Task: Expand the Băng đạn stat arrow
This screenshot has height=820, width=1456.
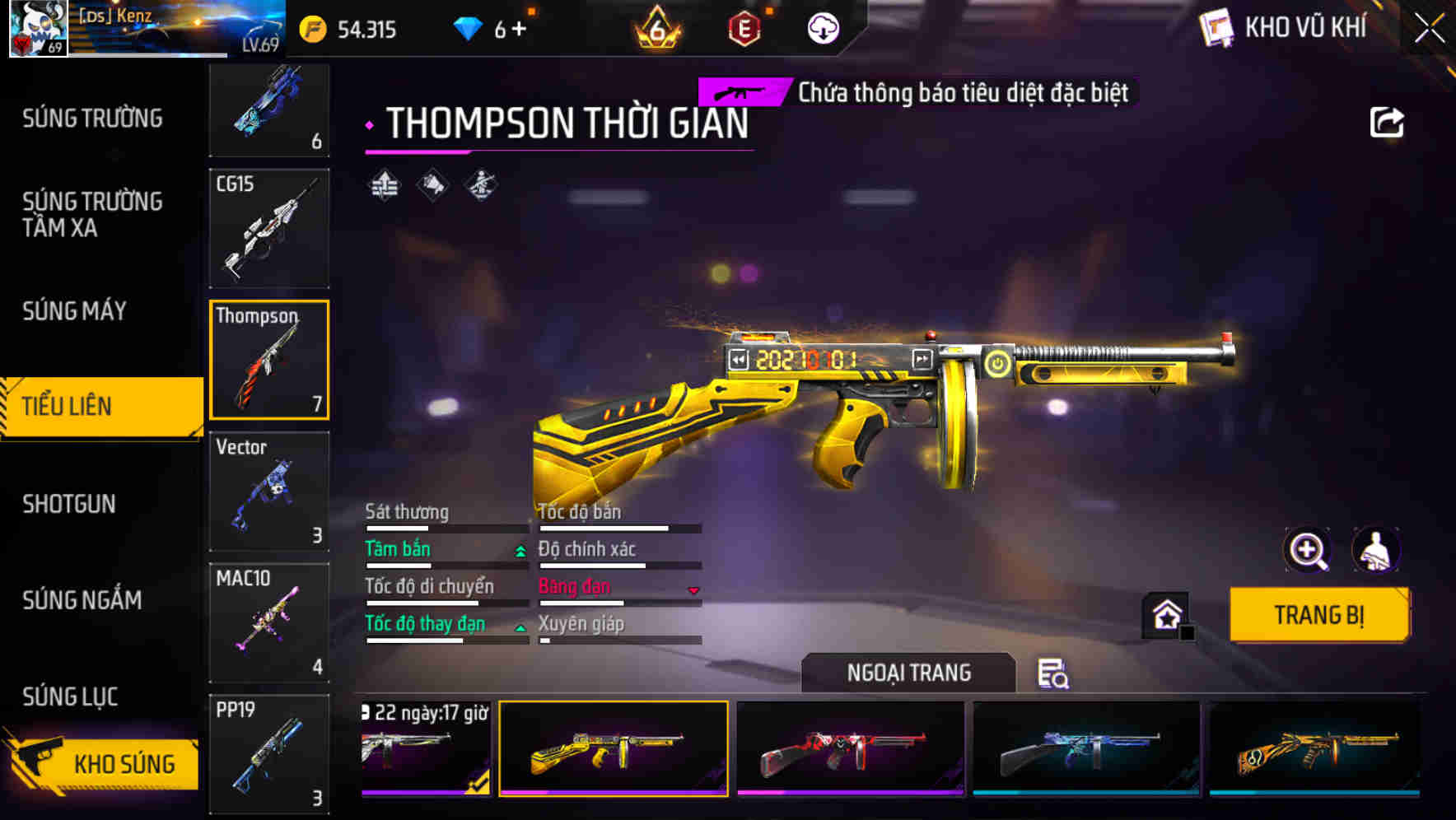Action: 693,589
